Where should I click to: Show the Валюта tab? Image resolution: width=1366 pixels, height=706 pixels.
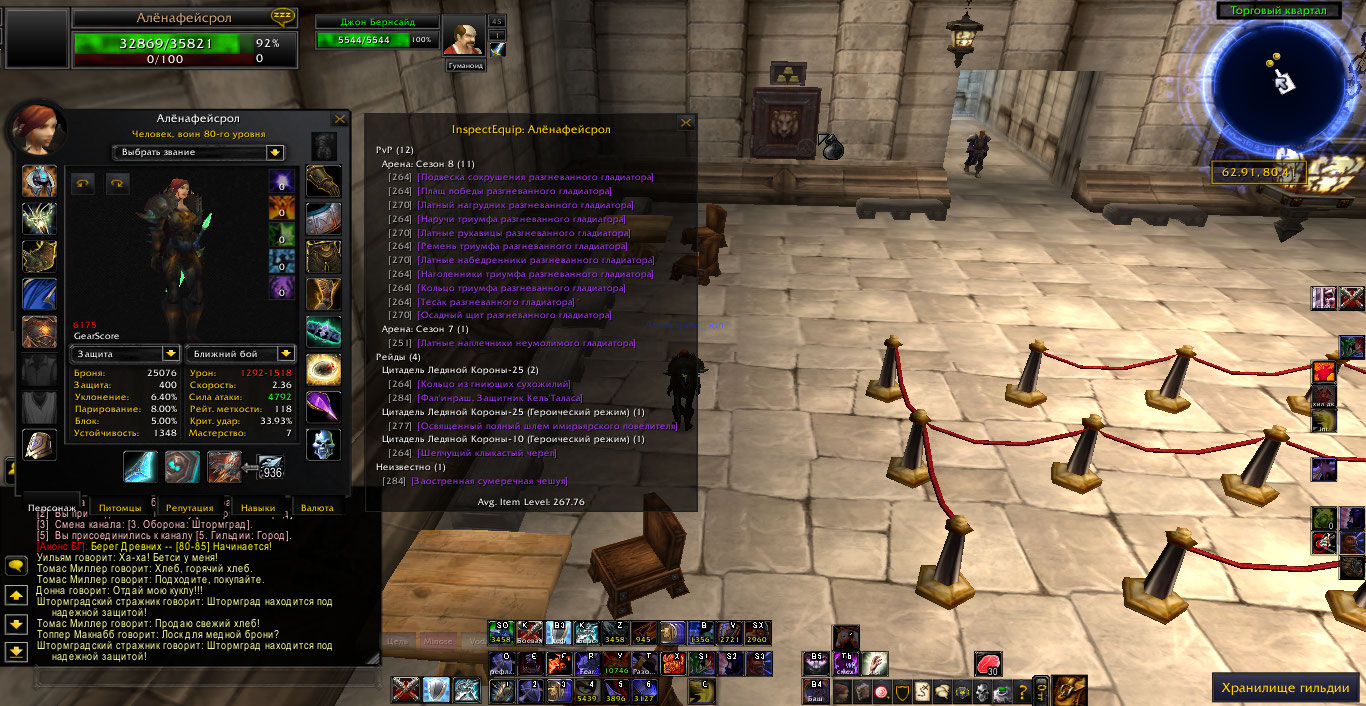point(317,508)
